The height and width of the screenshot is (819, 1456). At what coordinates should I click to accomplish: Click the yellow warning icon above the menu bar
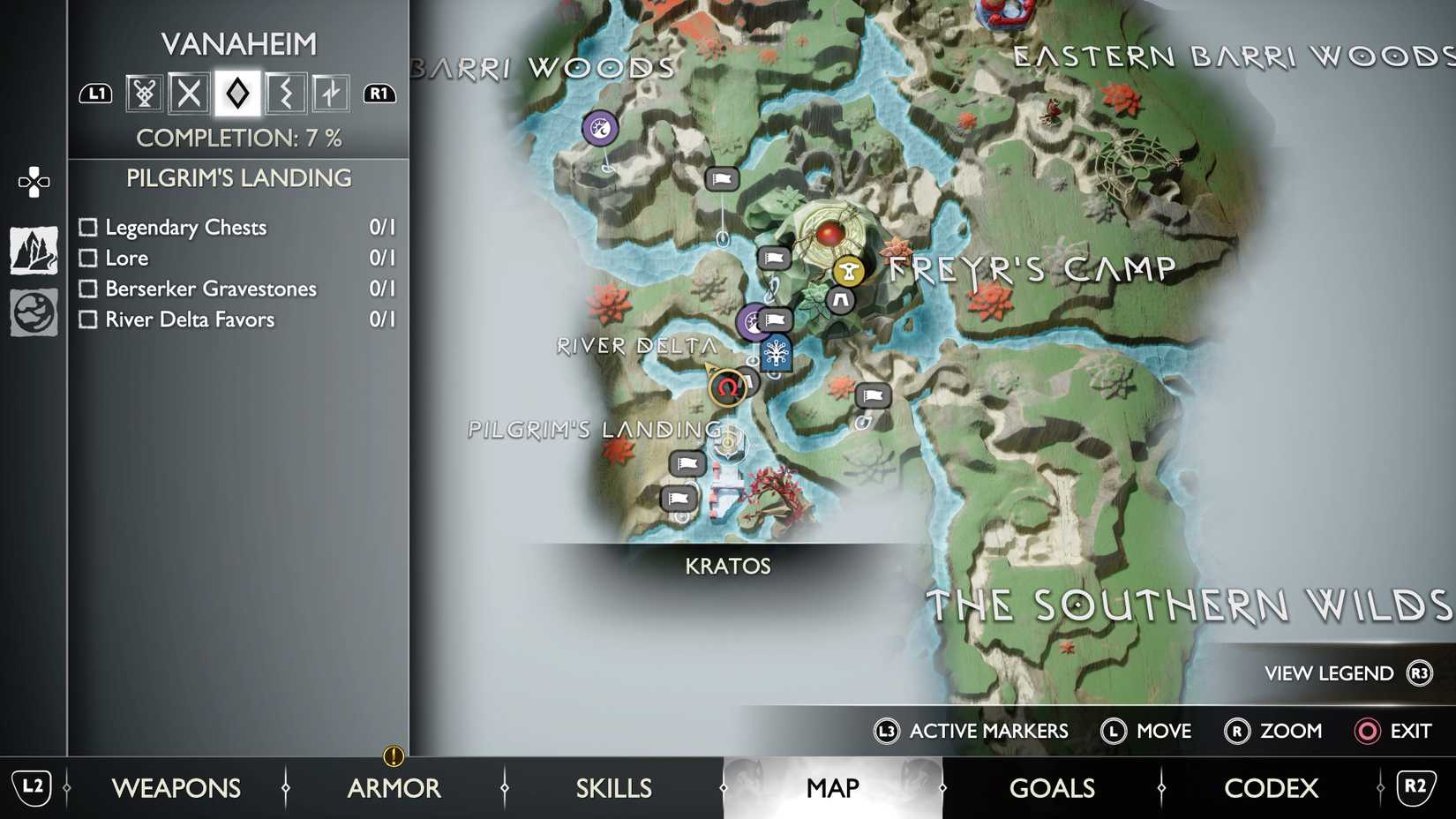coord(394,756)
